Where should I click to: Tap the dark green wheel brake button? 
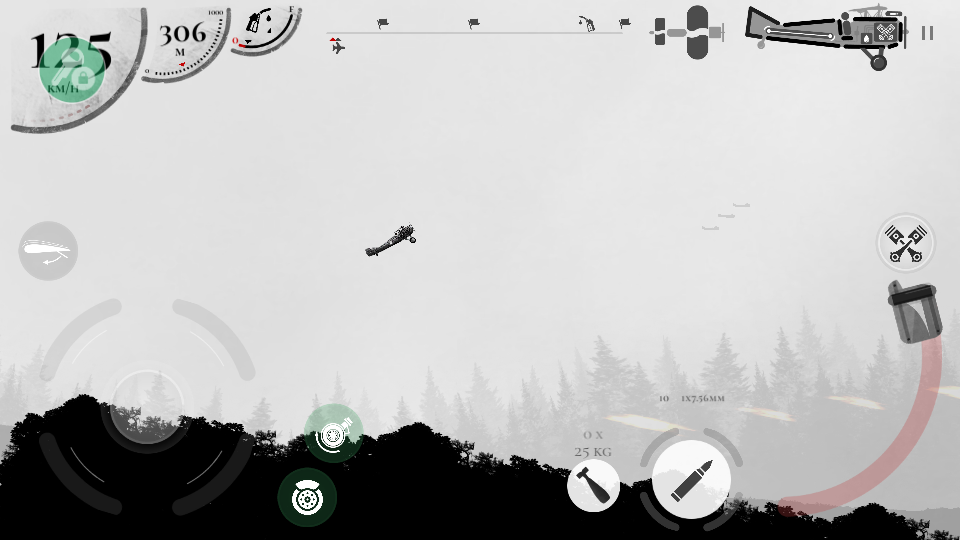point(307,497)
